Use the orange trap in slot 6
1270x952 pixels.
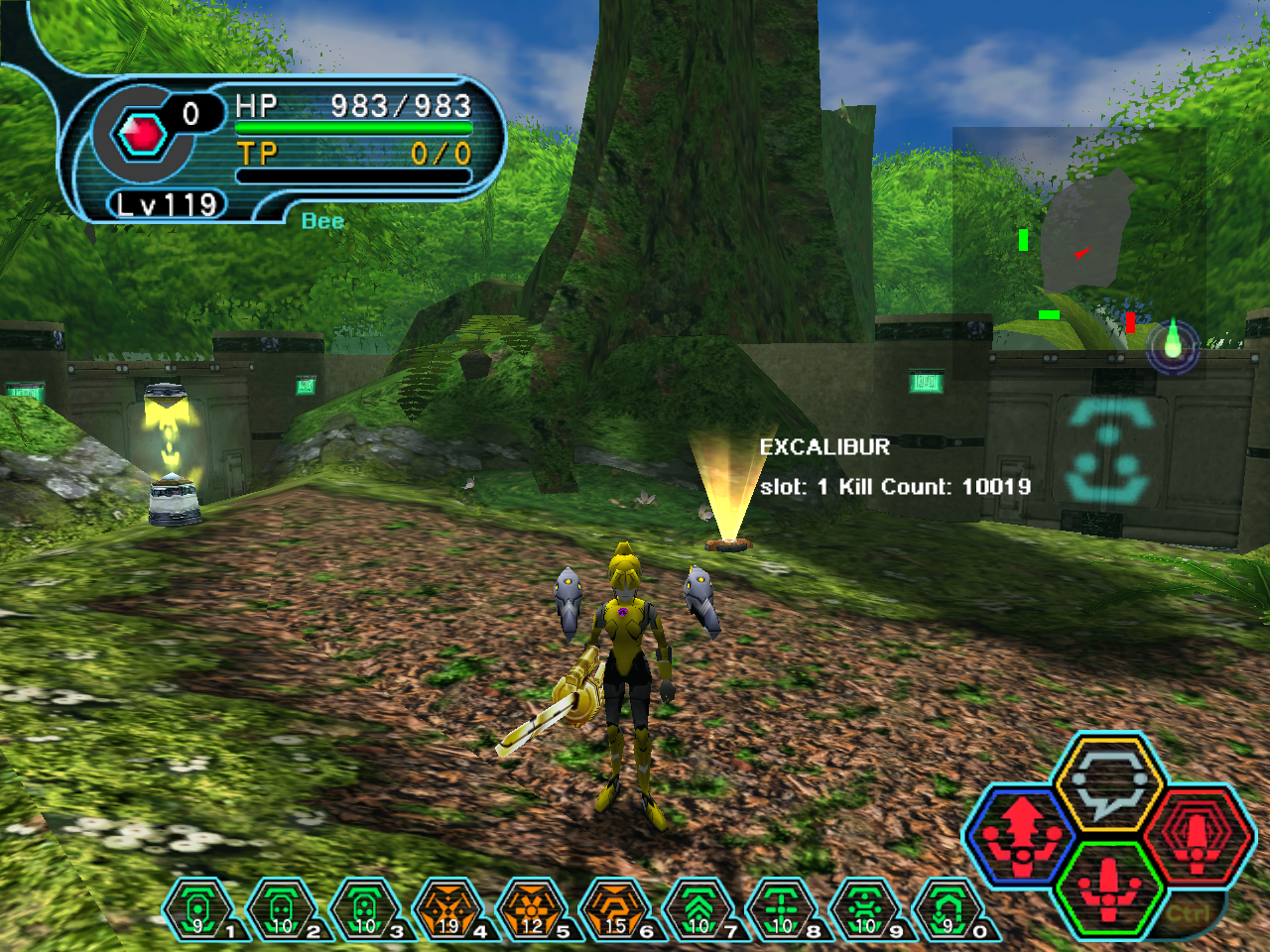pyautogui.click(x=615, y=908)
